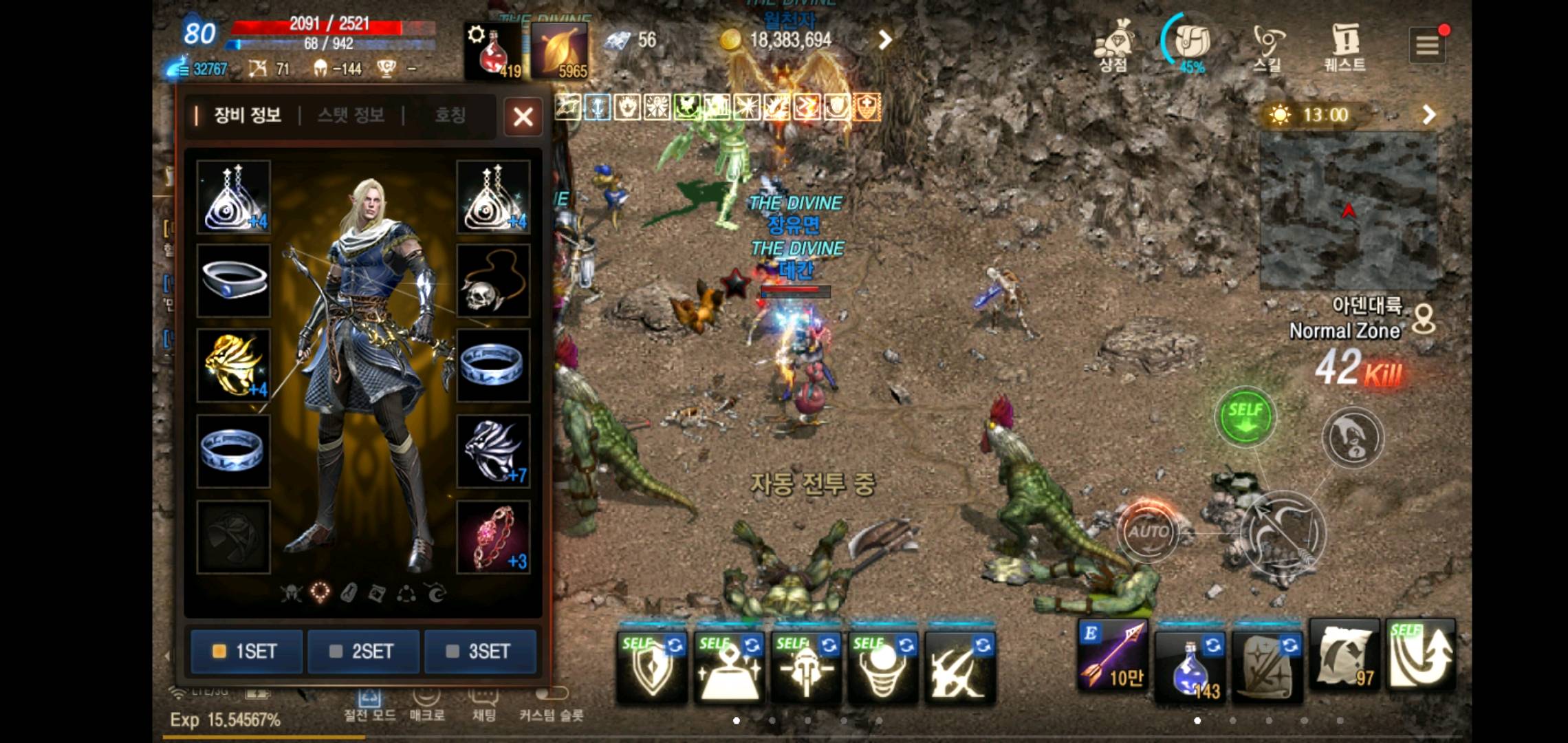Activate the green SELF target button
This screenshot has width=1568, height=743.
[x=1245, y=417]
